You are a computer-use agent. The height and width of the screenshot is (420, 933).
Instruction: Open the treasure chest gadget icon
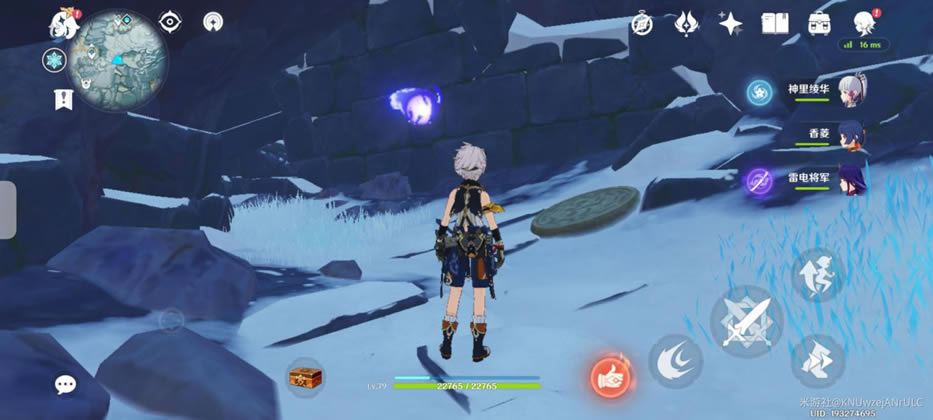[x=305, y=378]
